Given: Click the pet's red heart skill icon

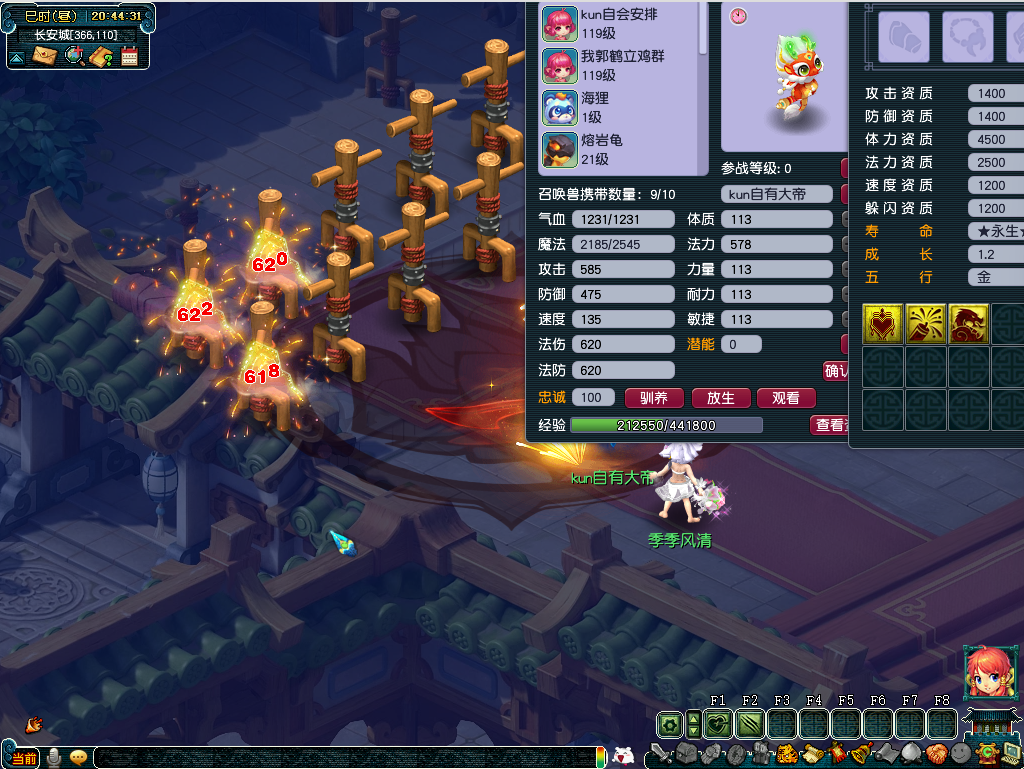Looking at the screenshot, I should (x=883, y=324).
